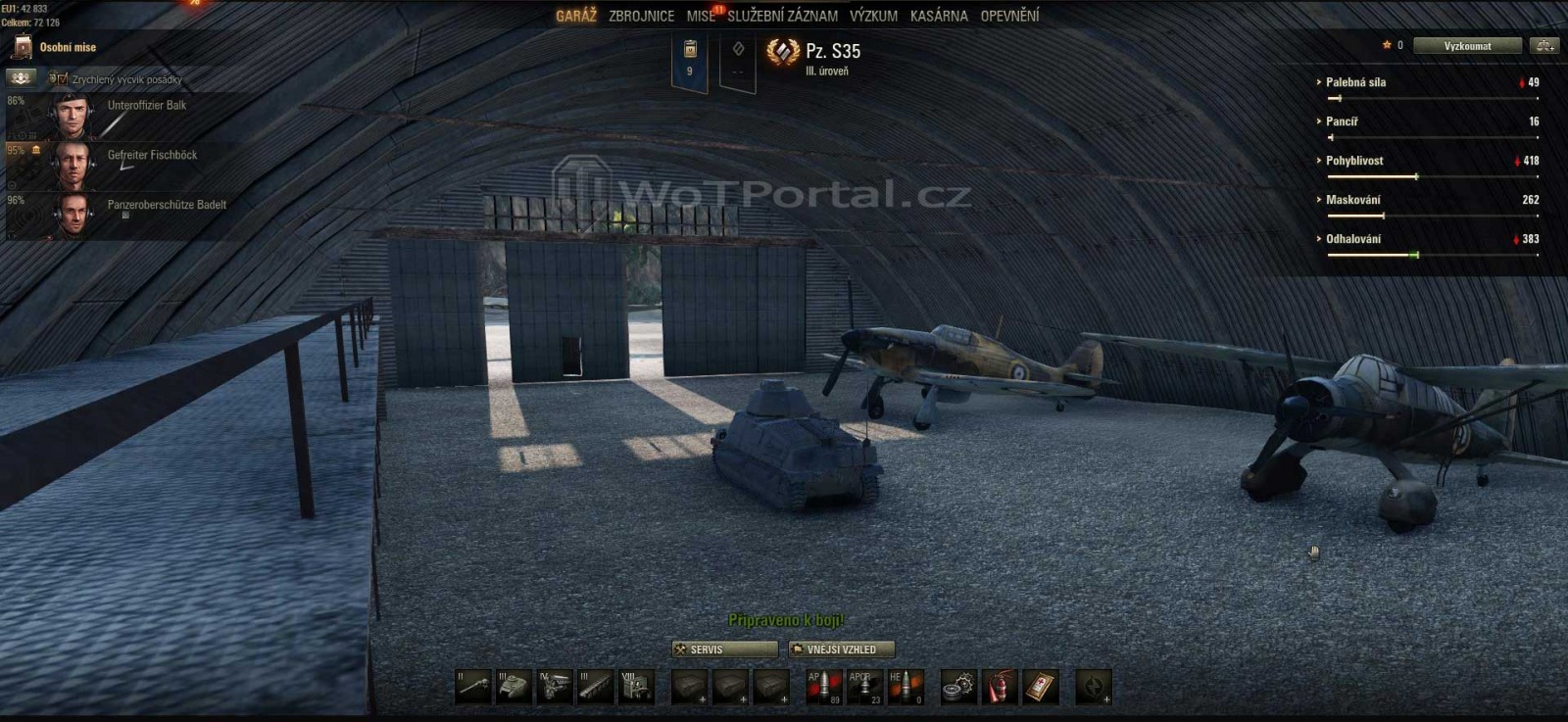
Task: Open the Opevnění tab
Action: coord(1009,16)
